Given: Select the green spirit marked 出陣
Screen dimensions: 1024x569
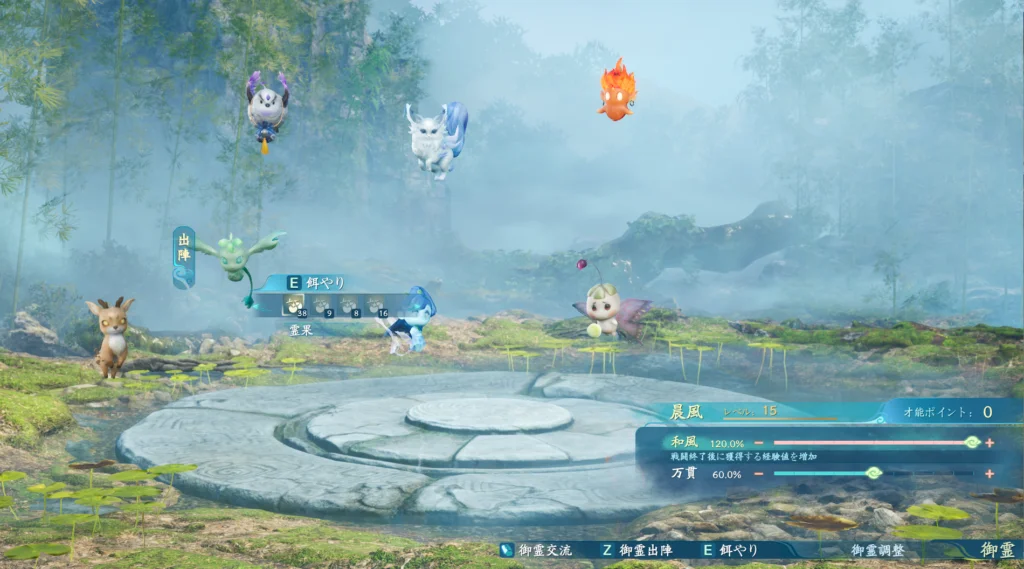Looking at the screenshot, I should click(x=237, y=257).
